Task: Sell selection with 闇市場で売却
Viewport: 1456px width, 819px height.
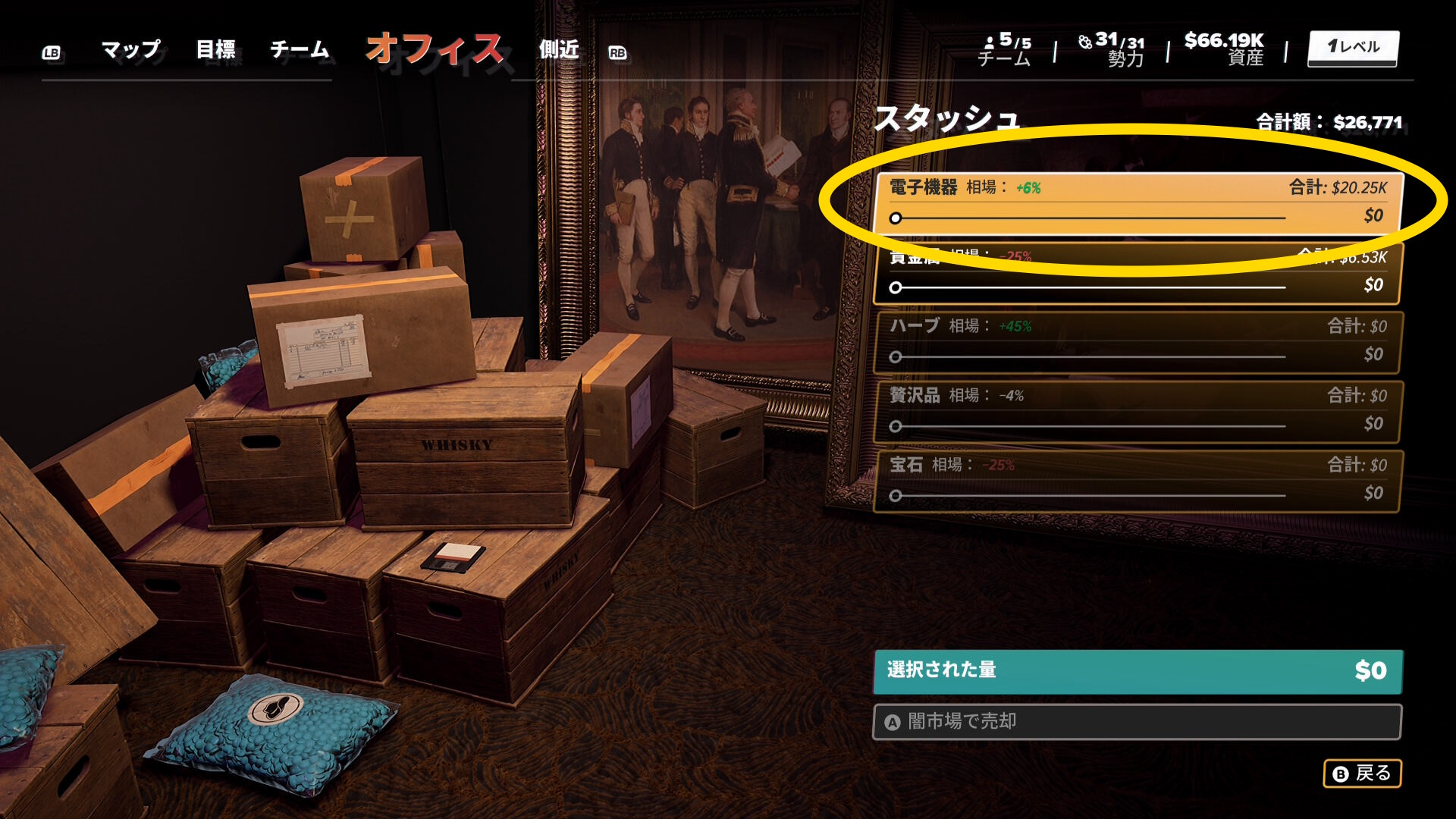Action: coord(1137,721)
